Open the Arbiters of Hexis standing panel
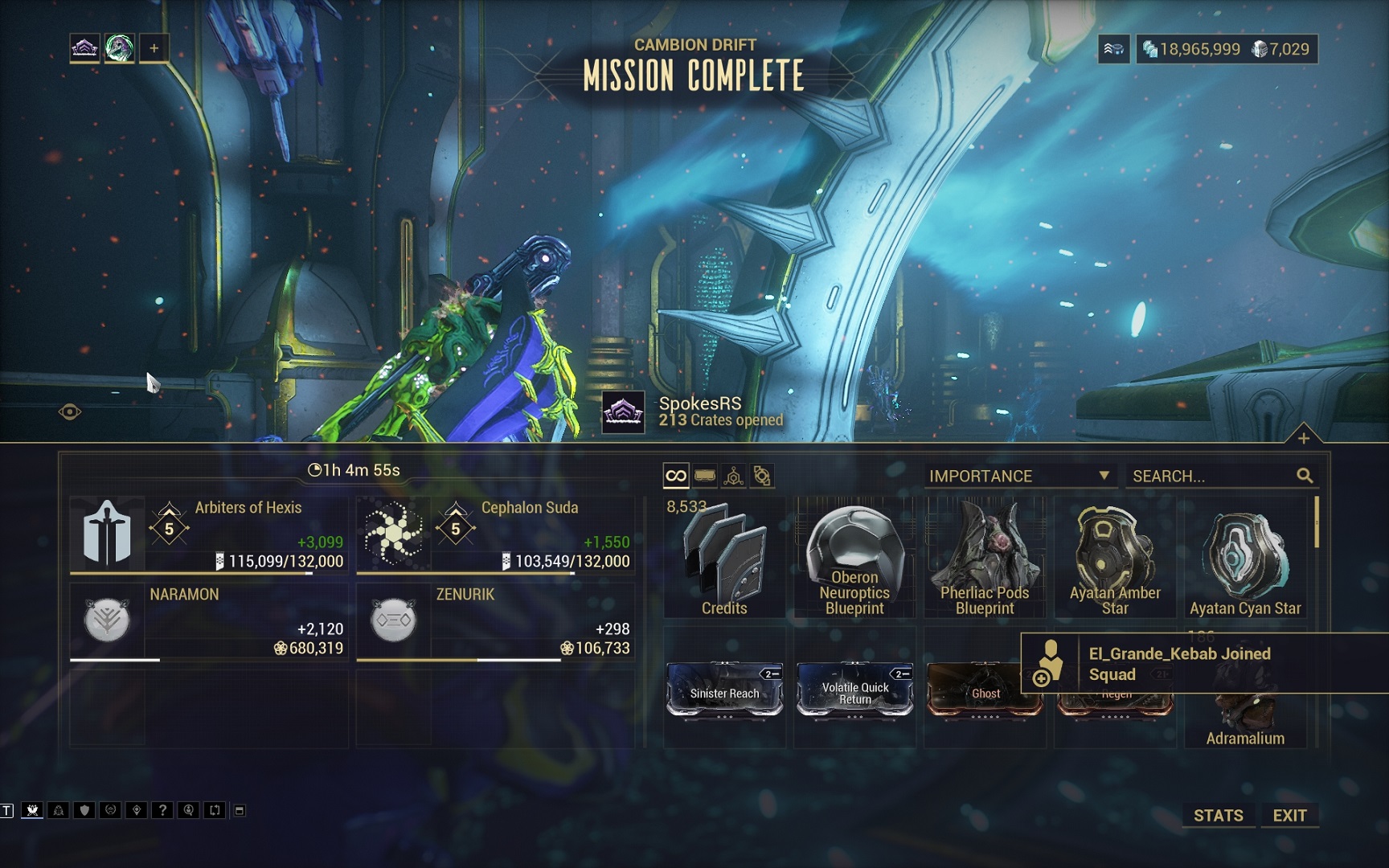Image resolution: width=1389 pixels, height=868 pixels. [x=209, y=534]
